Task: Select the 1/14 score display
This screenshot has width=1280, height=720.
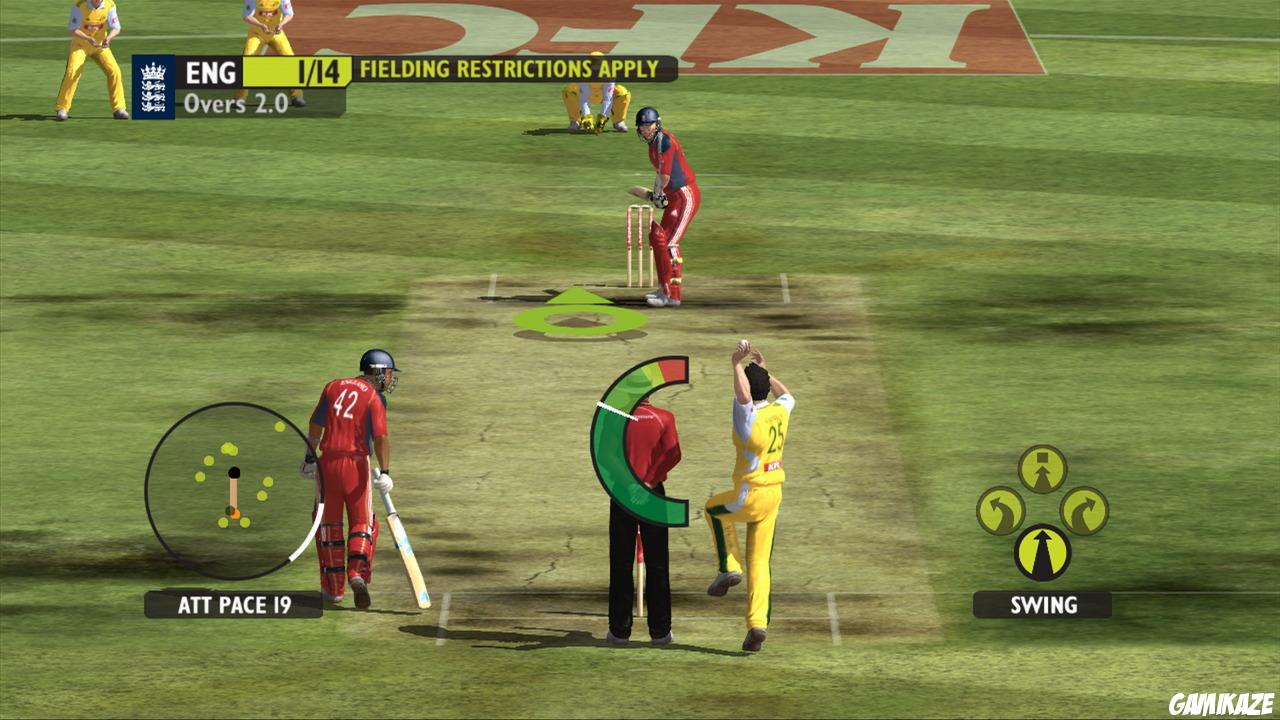Action: 322,70
